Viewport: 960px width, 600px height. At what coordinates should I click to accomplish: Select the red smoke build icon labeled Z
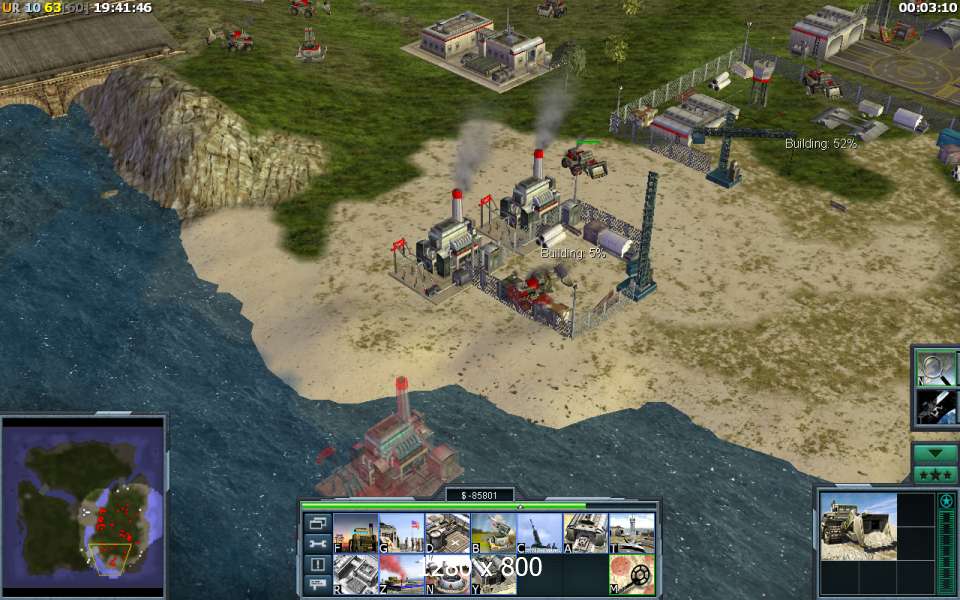[401, 575]
